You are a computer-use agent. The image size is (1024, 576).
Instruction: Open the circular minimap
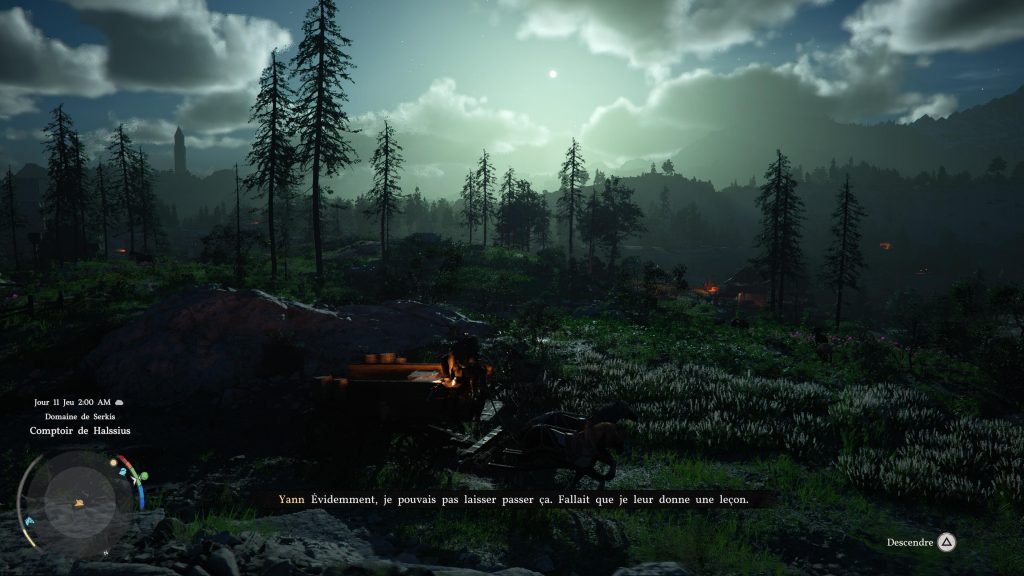tap(80, 501)
